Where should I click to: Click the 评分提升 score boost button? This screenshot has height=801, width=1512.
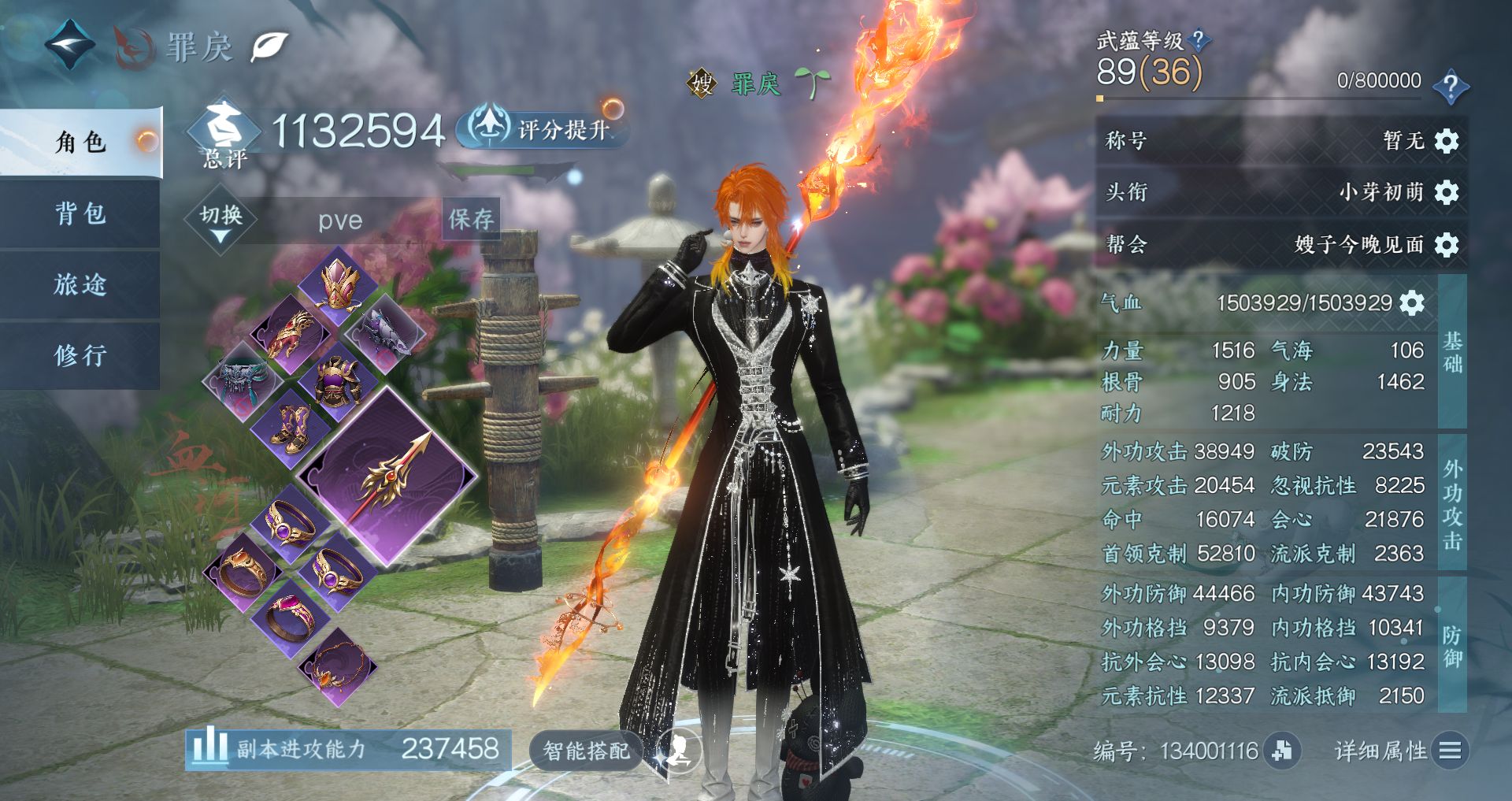545,128
